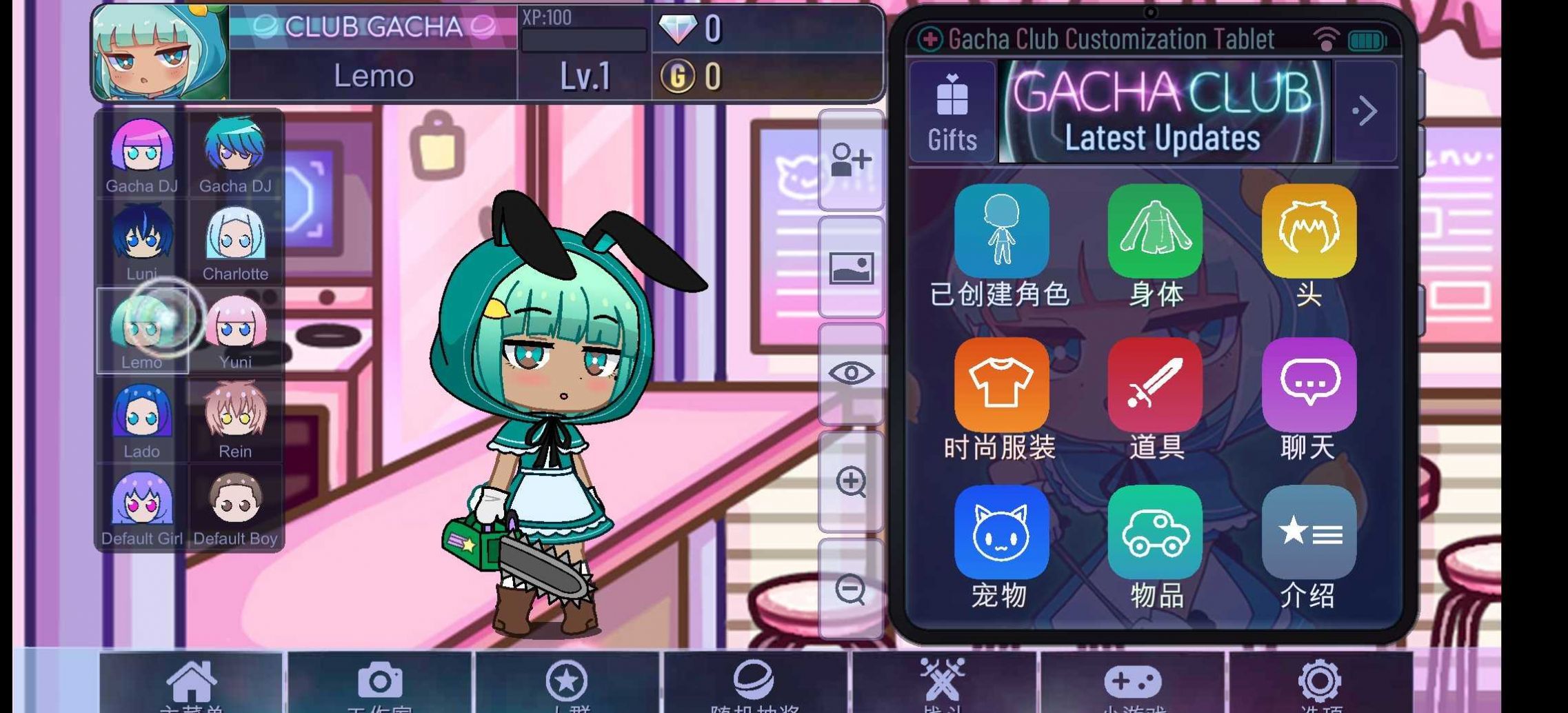
Task: Click the add character button
Action: pos(851,160)
